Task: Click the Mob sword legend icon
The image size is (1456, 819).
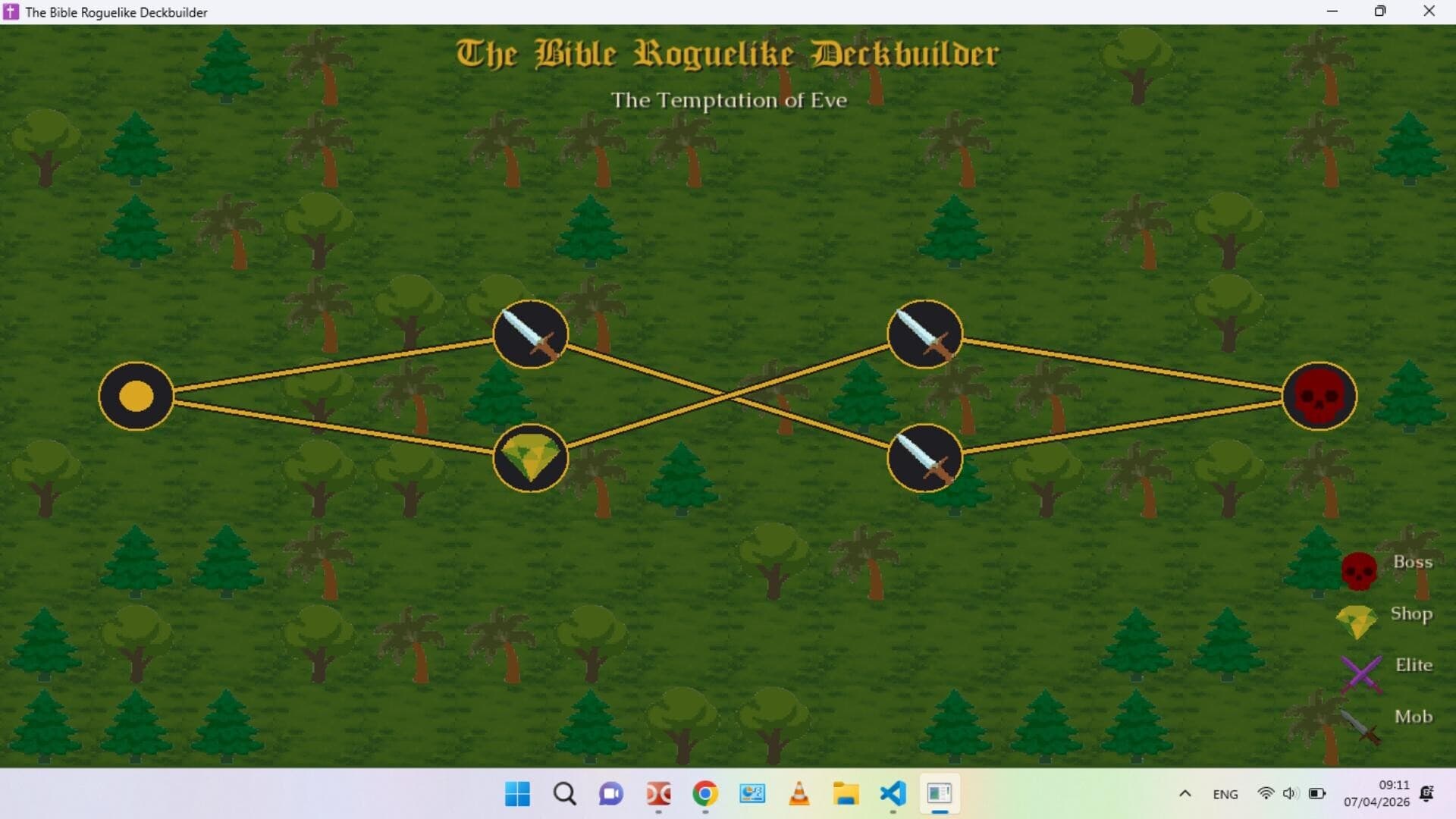Action: click(1358, 724)
